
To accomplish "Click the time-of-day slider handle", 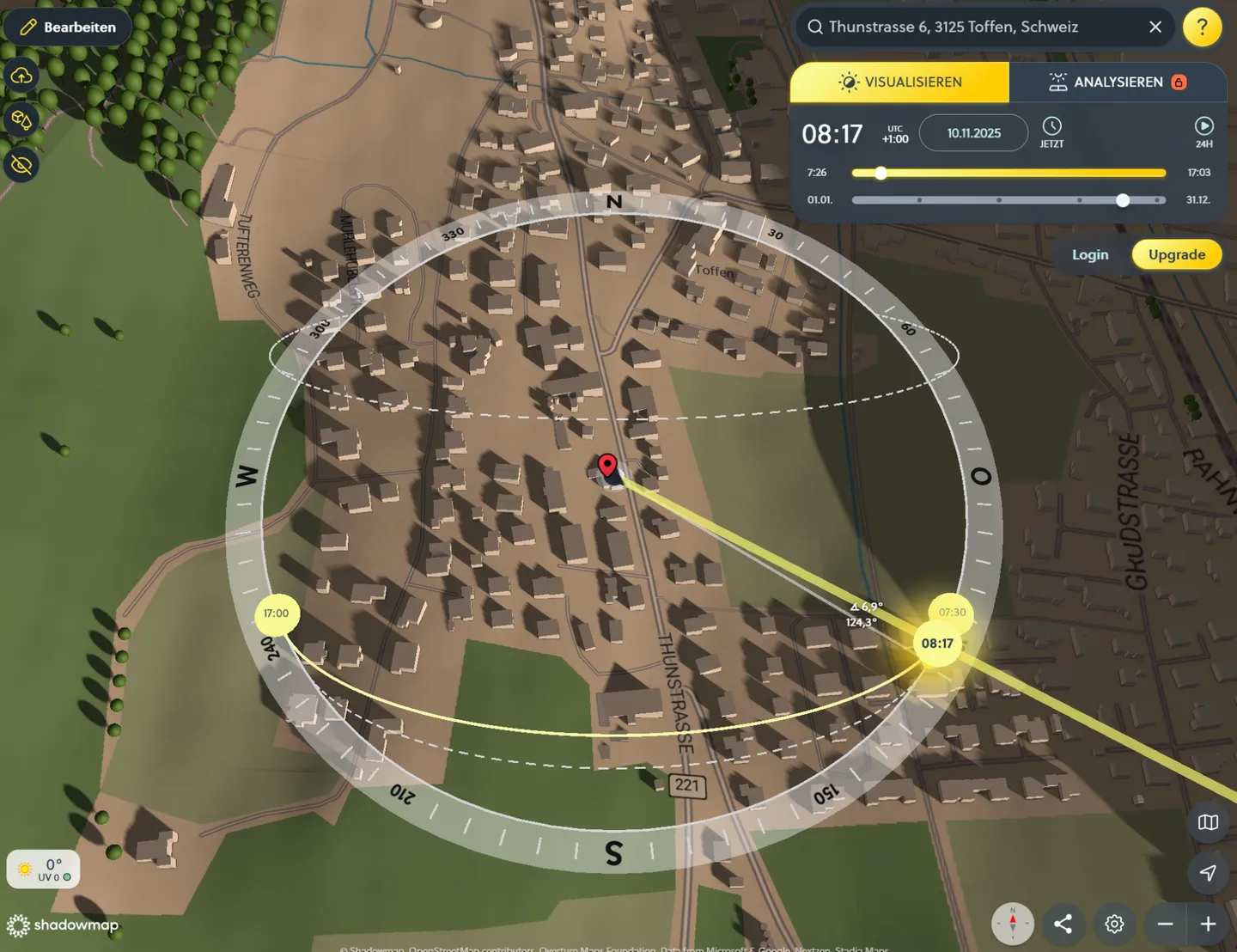I will [881, 173].
